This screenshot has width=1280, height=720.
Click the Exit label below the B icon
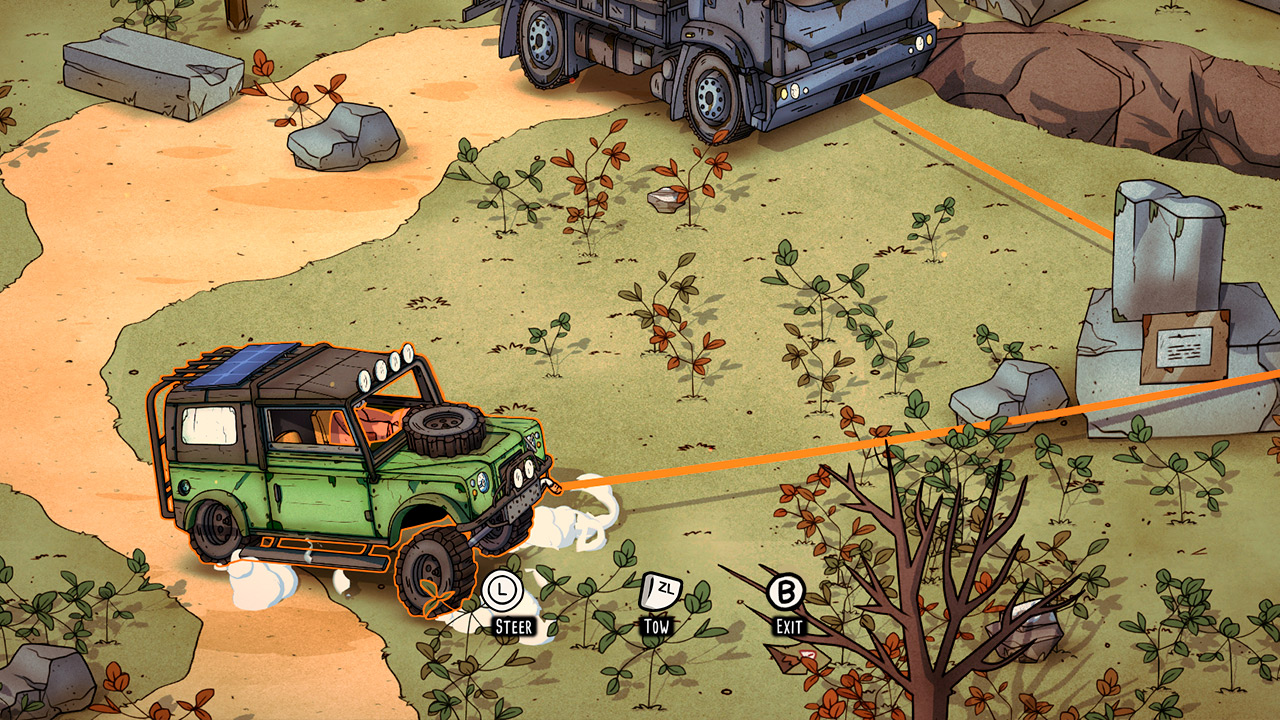(x=789, y=628)
